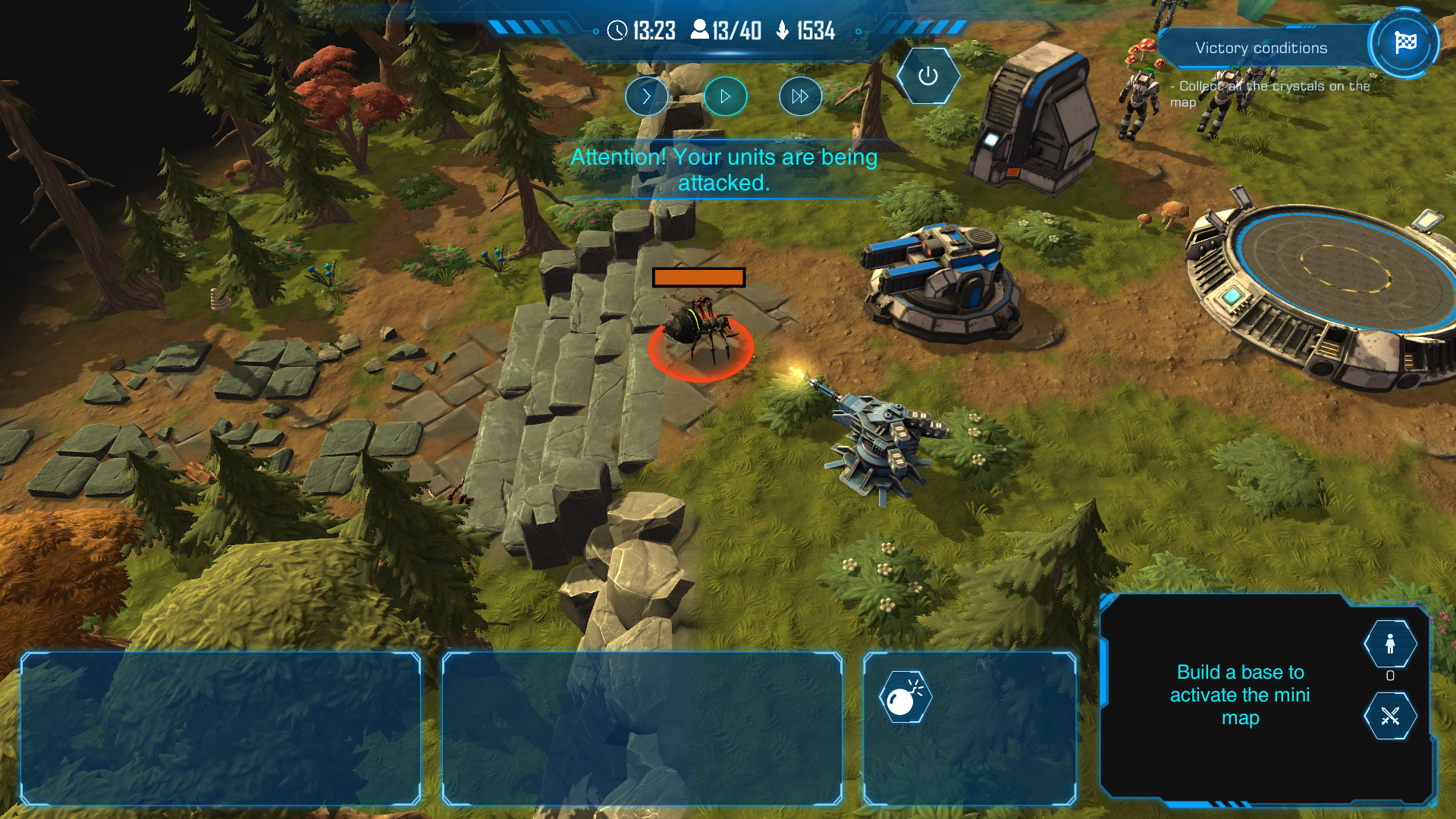Toggle the Victory conditions flag button
Screen dimensions: 1456x819
click(1404, 43)
